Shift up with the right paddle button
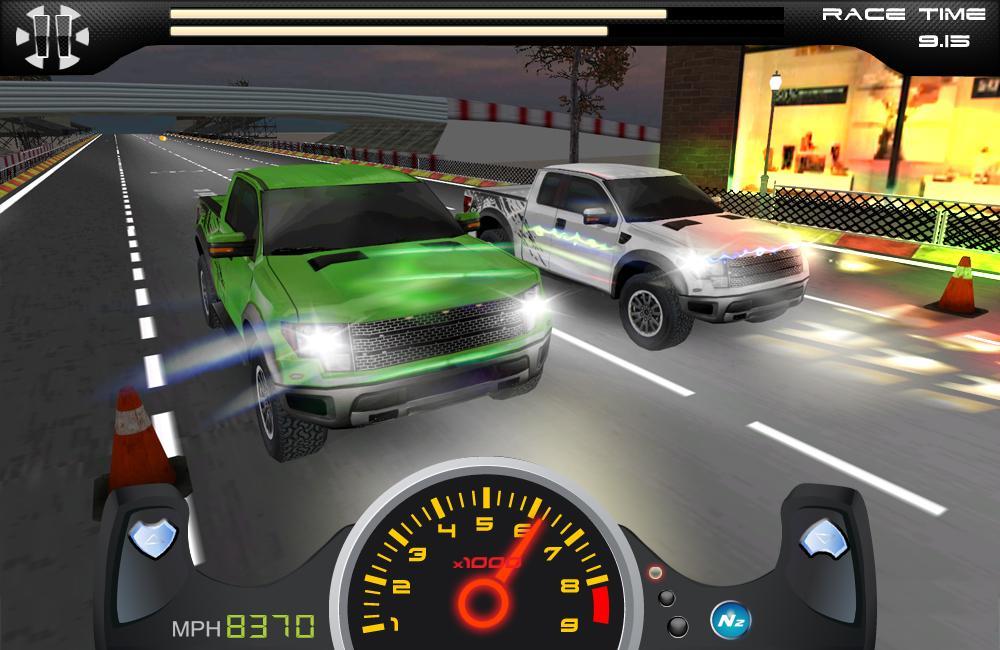The image size is (1000, 650). (823, 539)
